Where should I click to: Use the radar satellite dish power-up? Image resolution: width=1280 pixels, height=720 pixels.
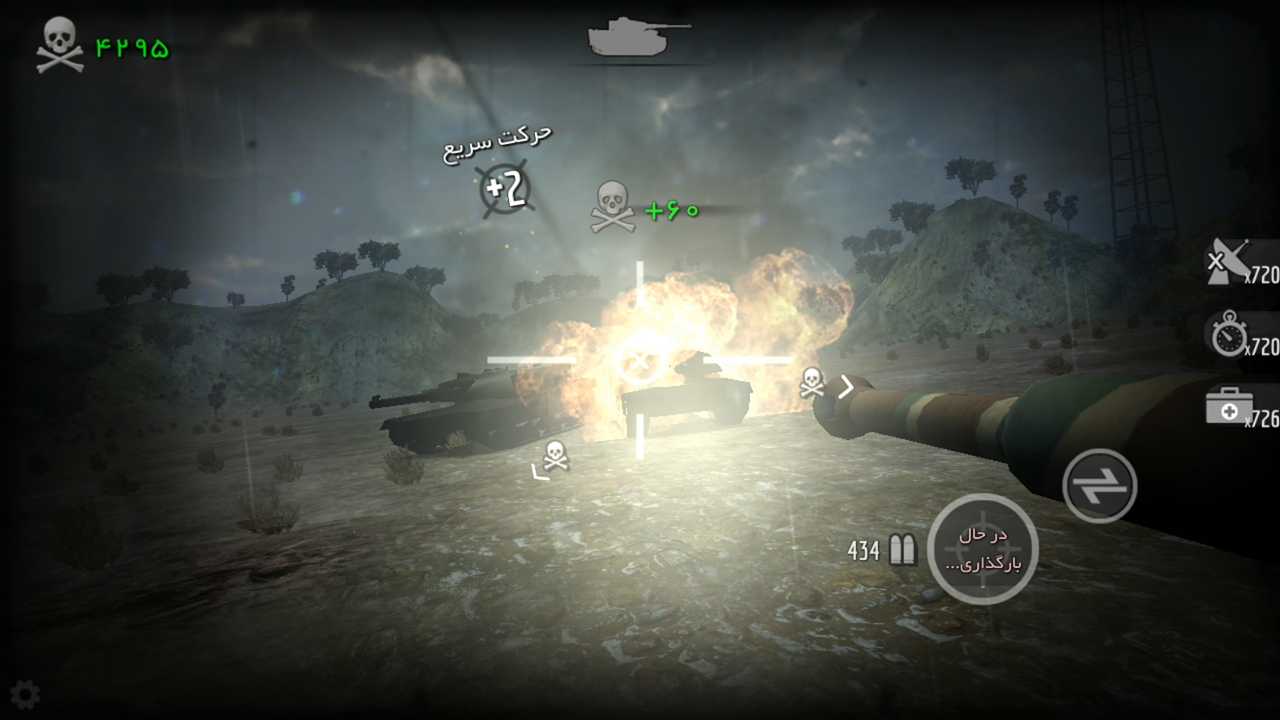1230,263
